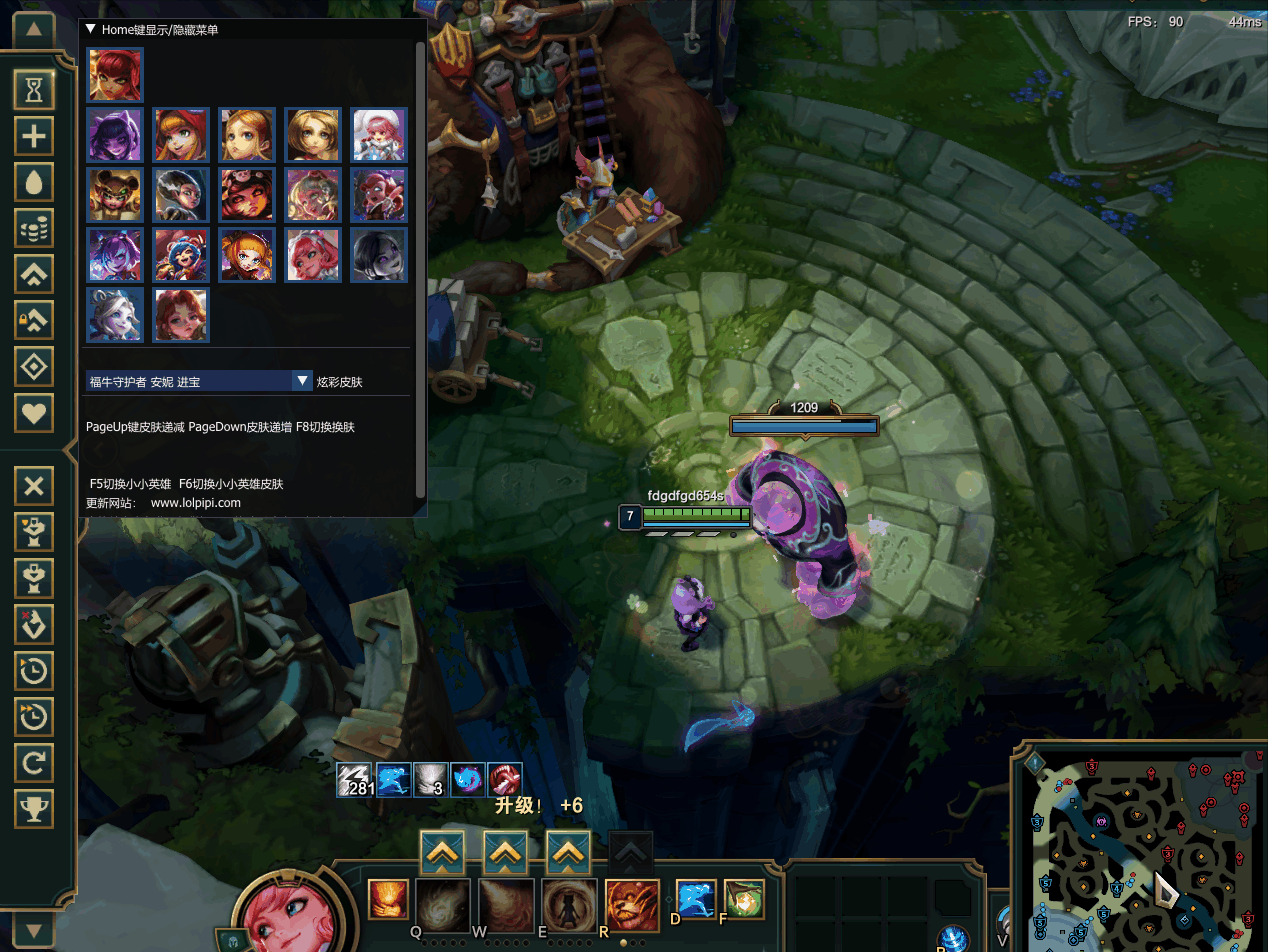Select the water droplet tool button
Image resolution: width=1268 pixels, height=952 pixels.
tap(34, 182)
